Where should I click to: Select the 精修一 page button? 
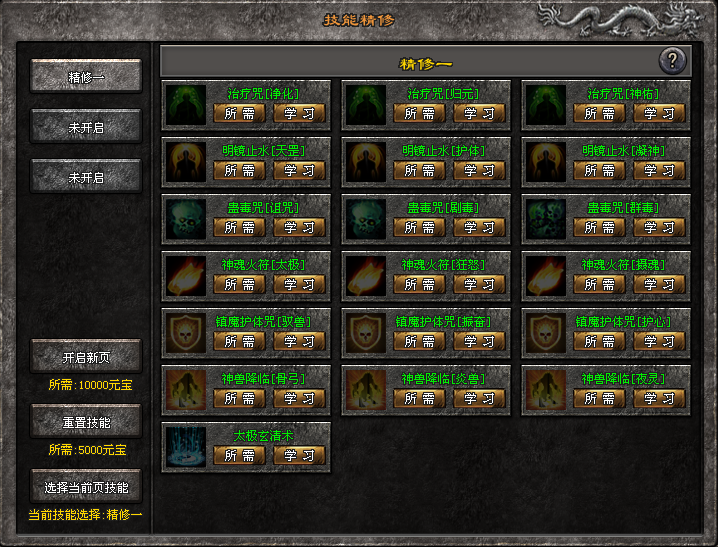[86, 76]
